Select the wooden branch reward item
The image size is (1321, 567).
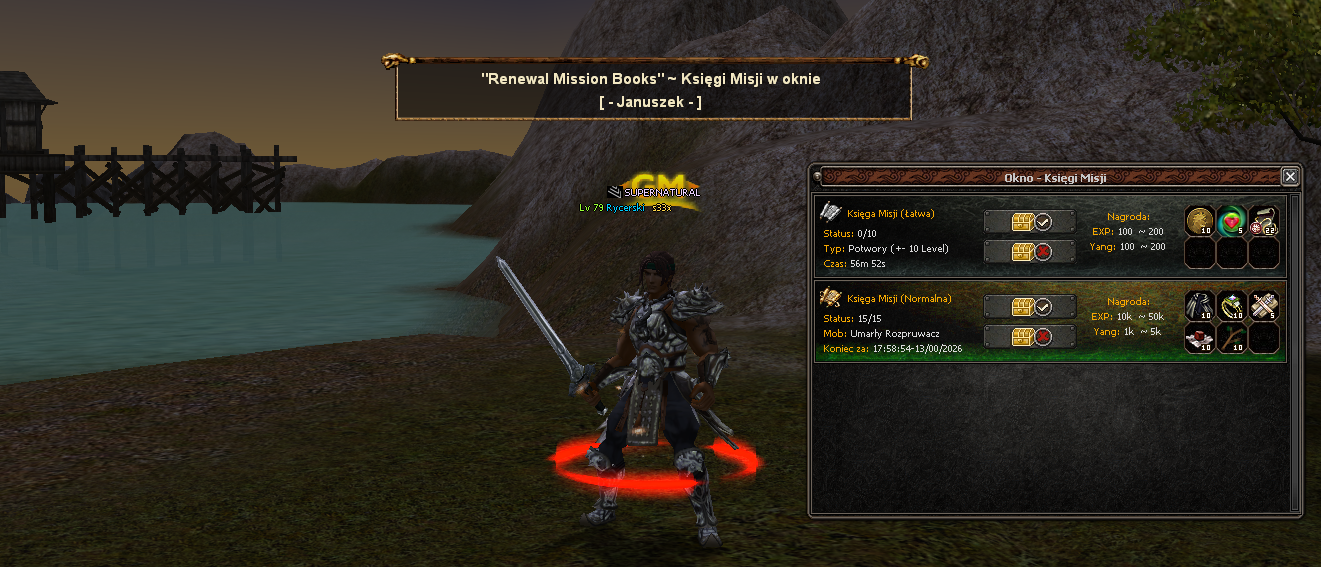[1231, 337]
